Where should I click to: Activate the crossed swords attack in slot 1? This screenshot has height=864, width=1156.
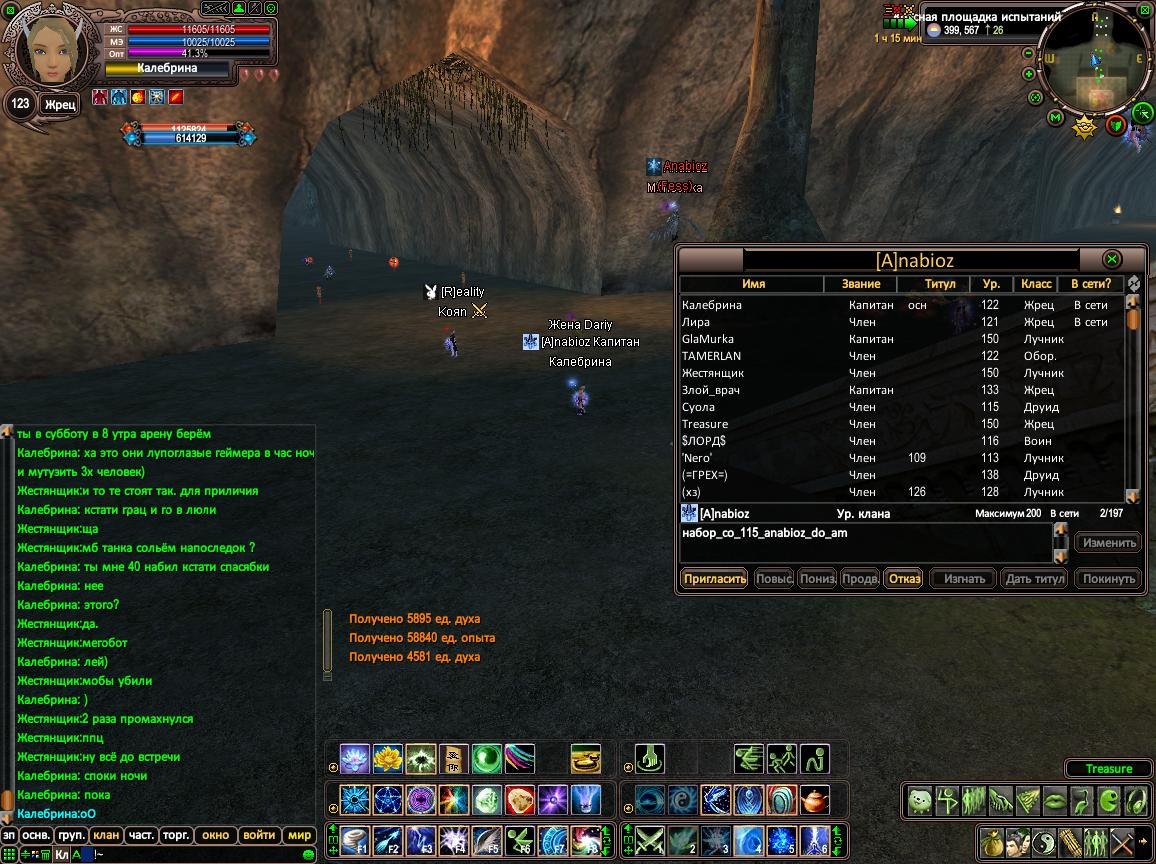(x=651, y=840)
